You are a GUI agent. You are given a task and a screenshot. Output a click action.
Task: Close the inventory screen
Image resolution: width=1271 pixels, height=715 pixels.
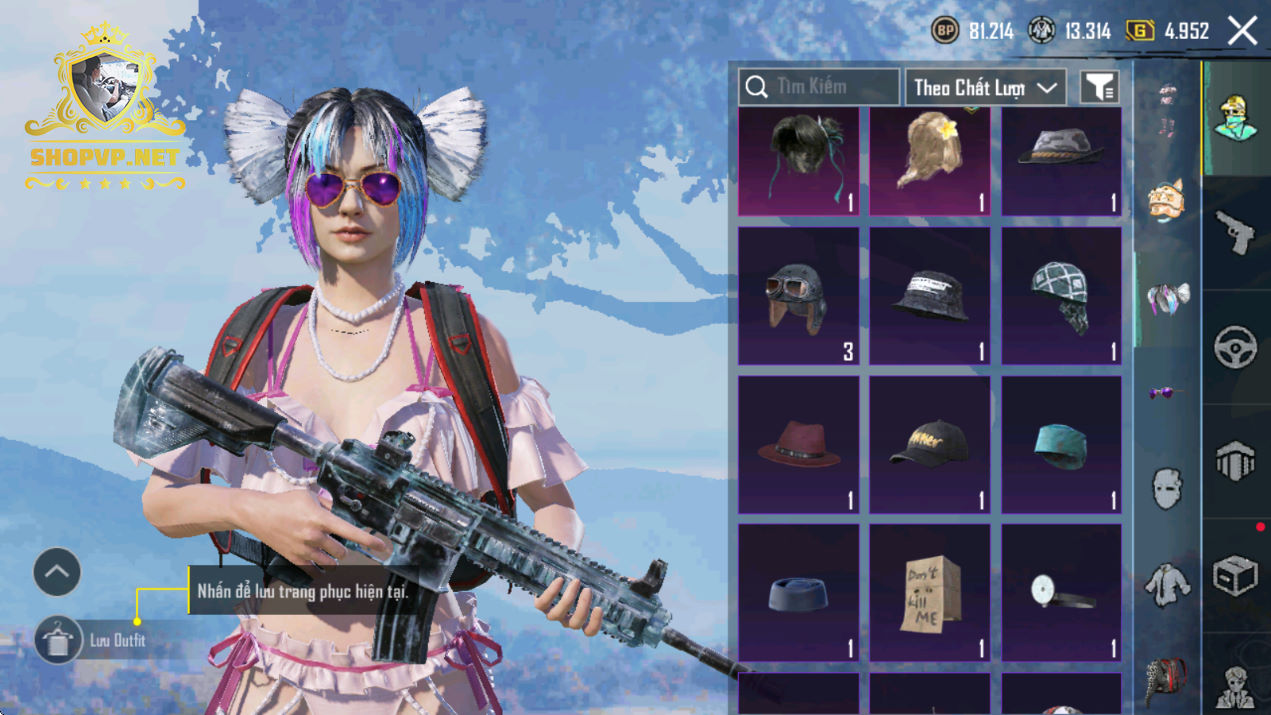1242,31
